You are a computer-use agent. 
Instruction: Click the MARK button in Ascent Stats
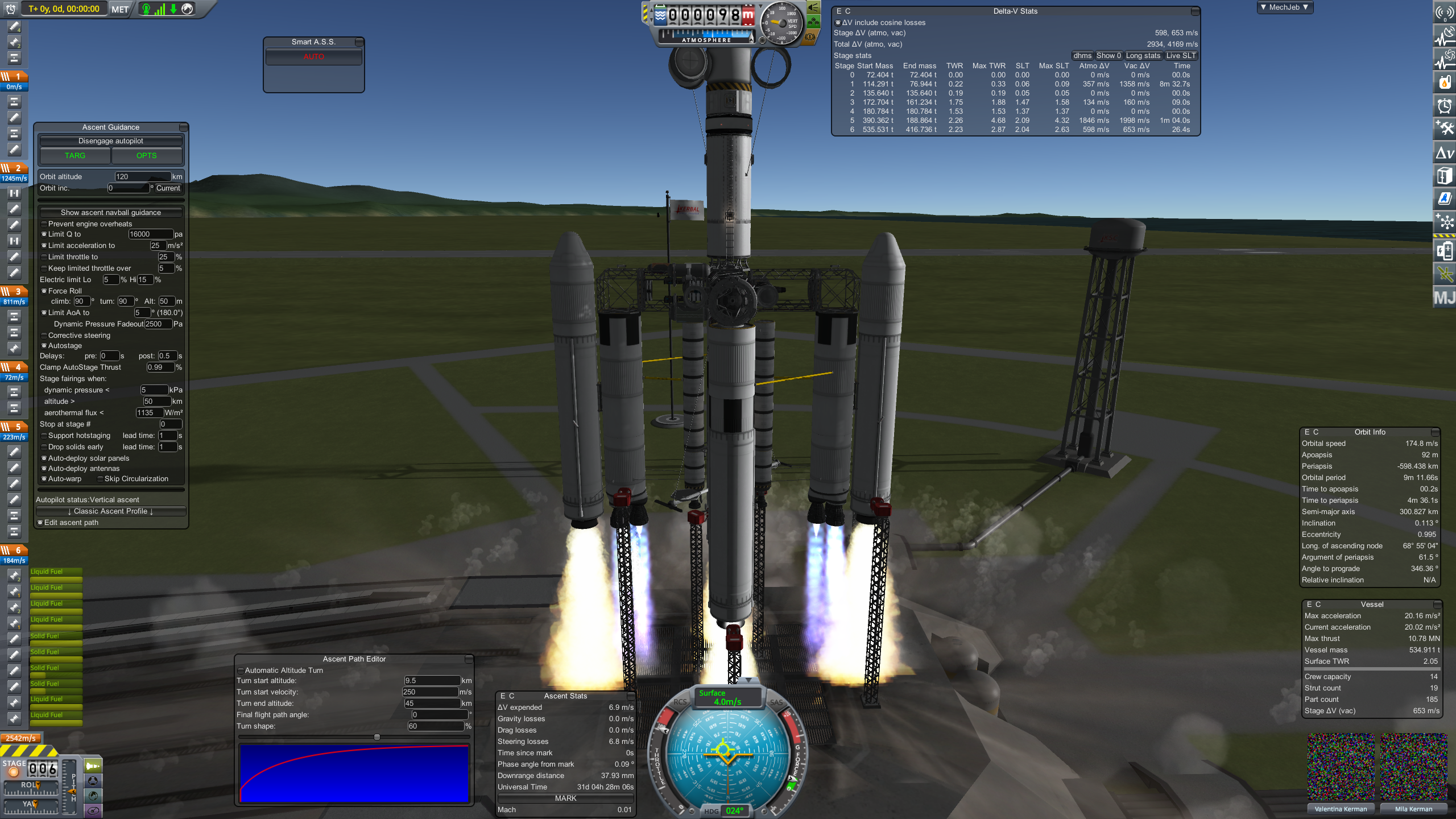(565, 799)
